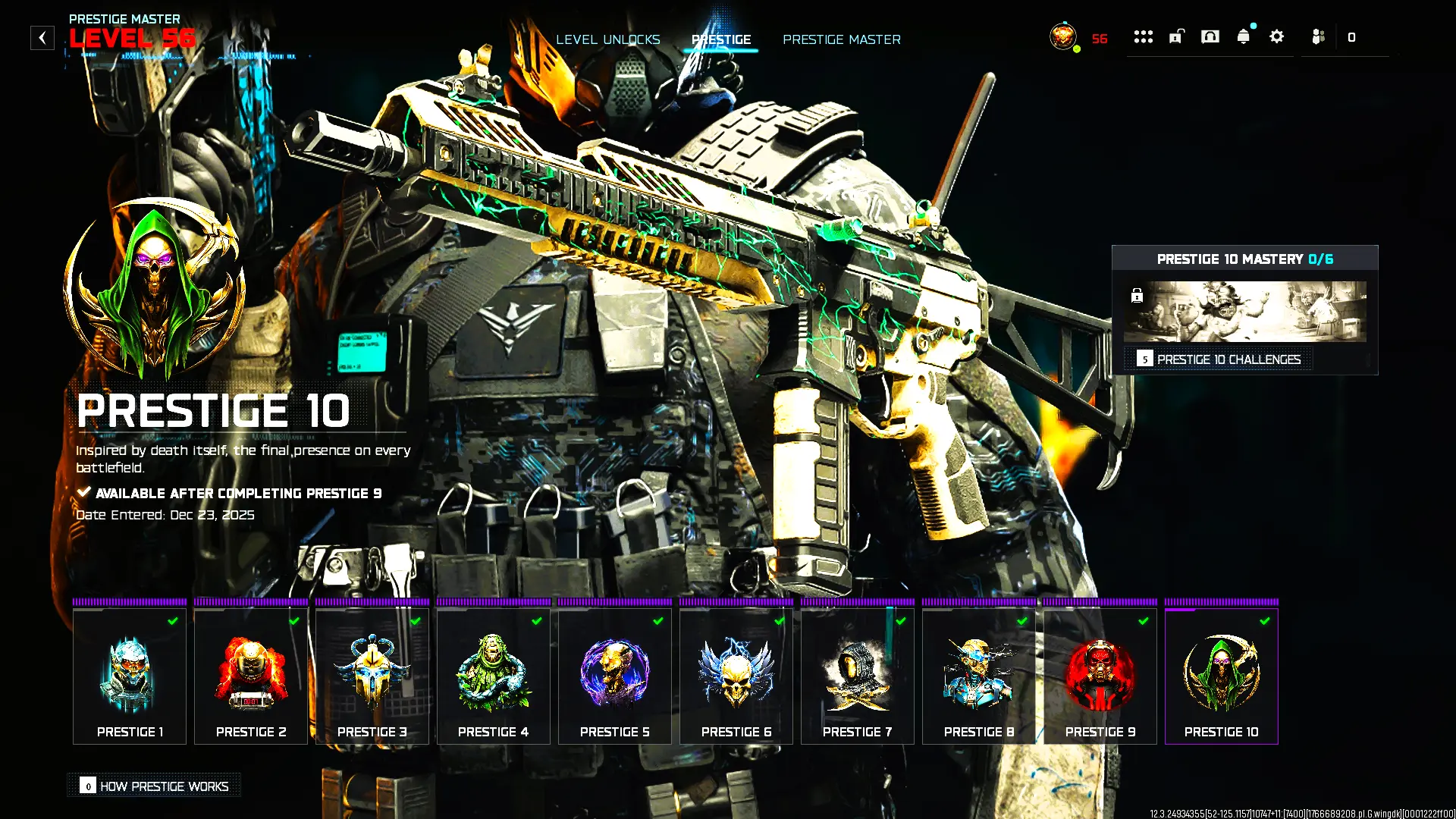
Task: Click the lock icon on the mastery reward
Action: (x=1137, y=297)
